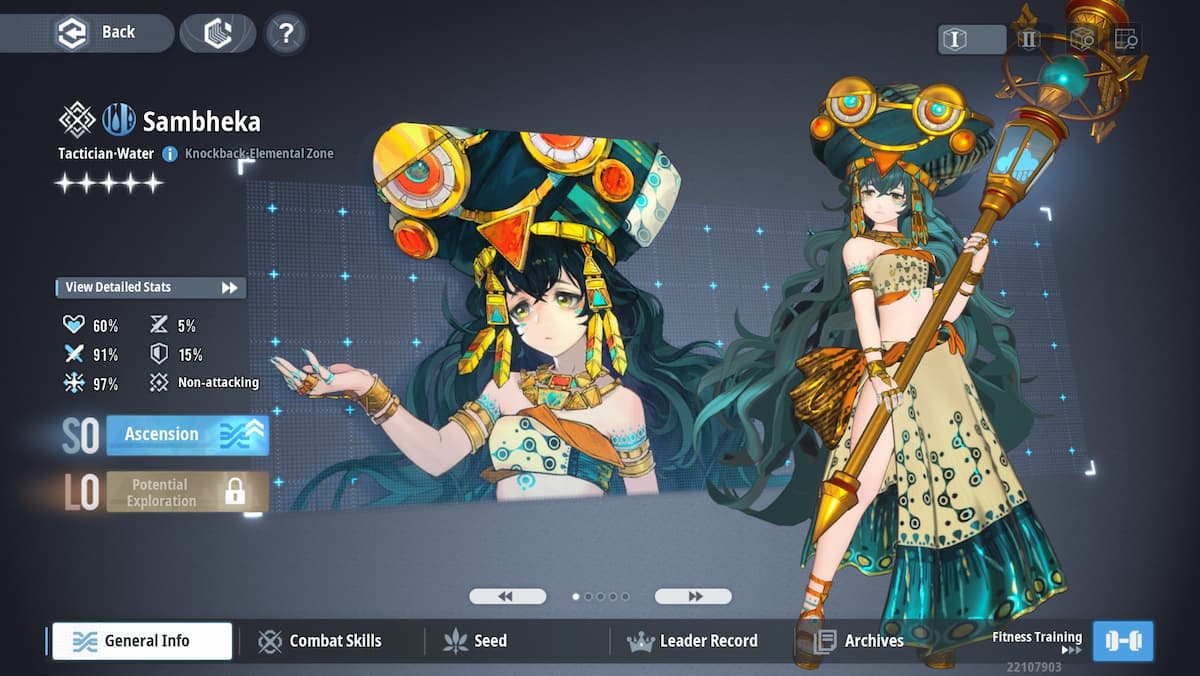This screenshot has width=1200, height=676.
Task: Select outfit view I toggle
Action: pos(971,39)
